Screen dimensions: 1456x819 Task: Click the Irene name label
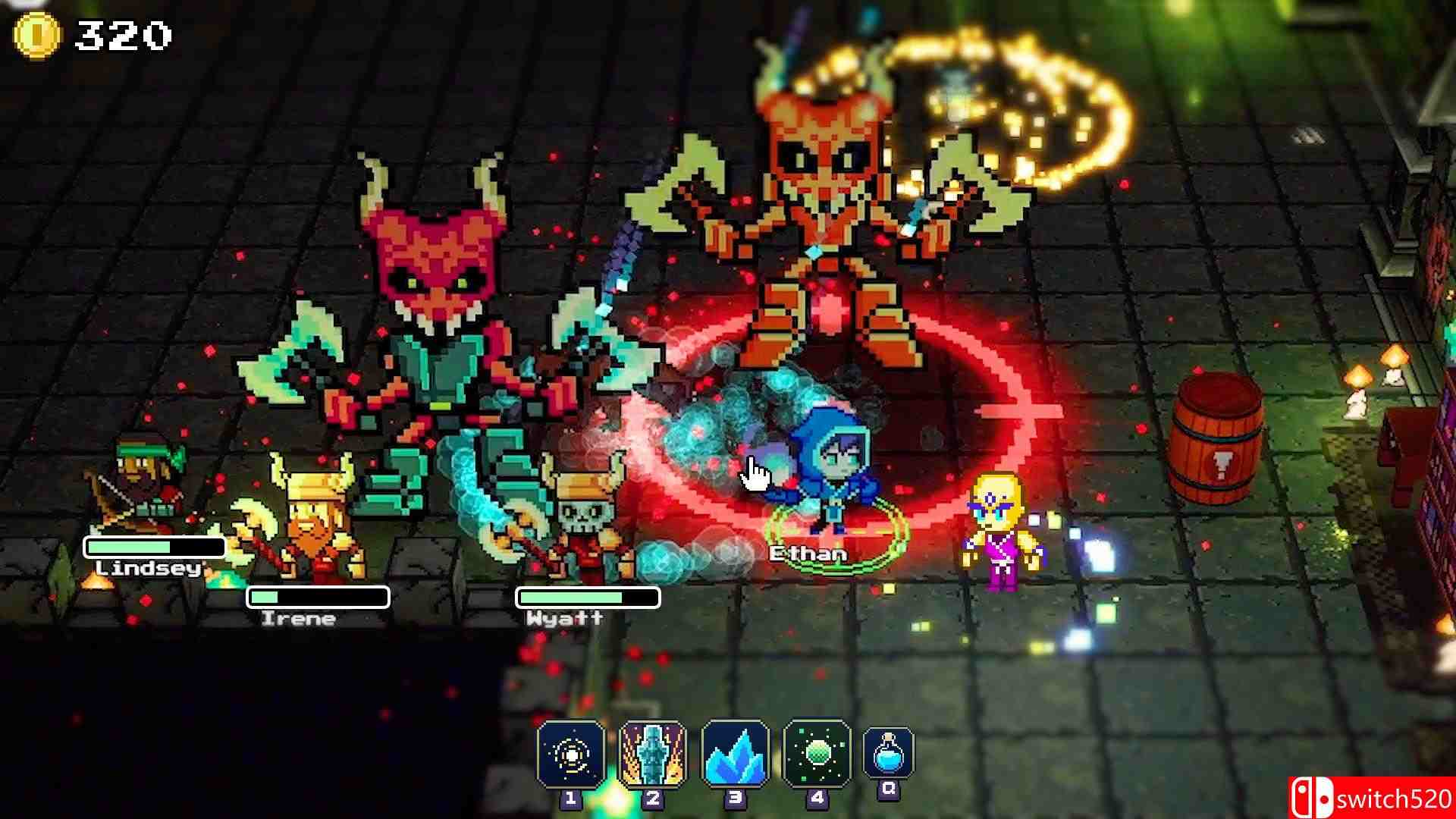pos(297,618)
